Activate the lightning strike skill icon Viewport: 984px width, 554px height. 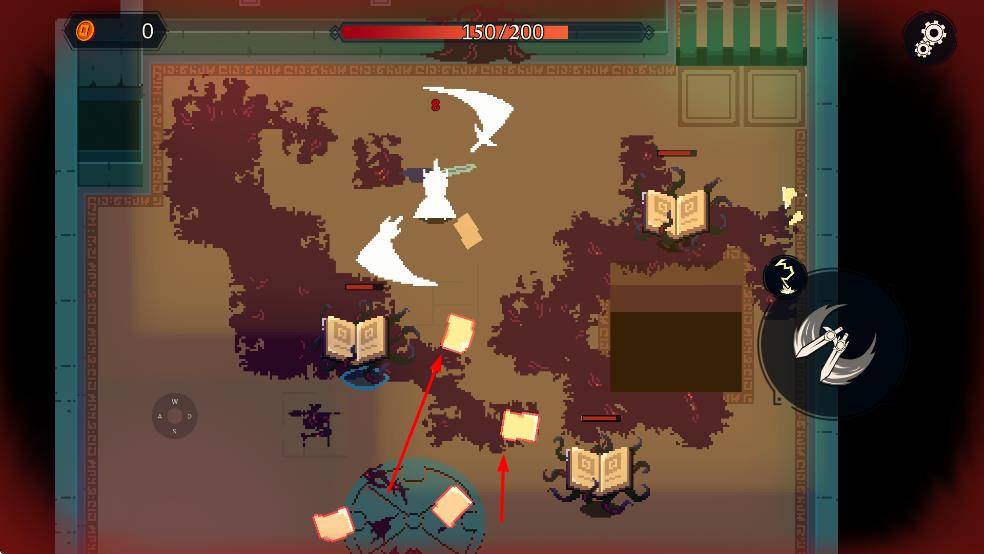(x=786, y=277)
